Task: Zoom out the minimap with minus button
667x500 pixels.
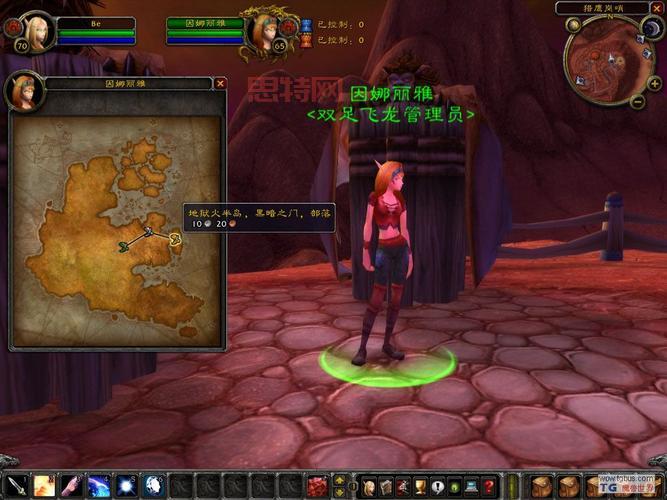Action: 638,101
